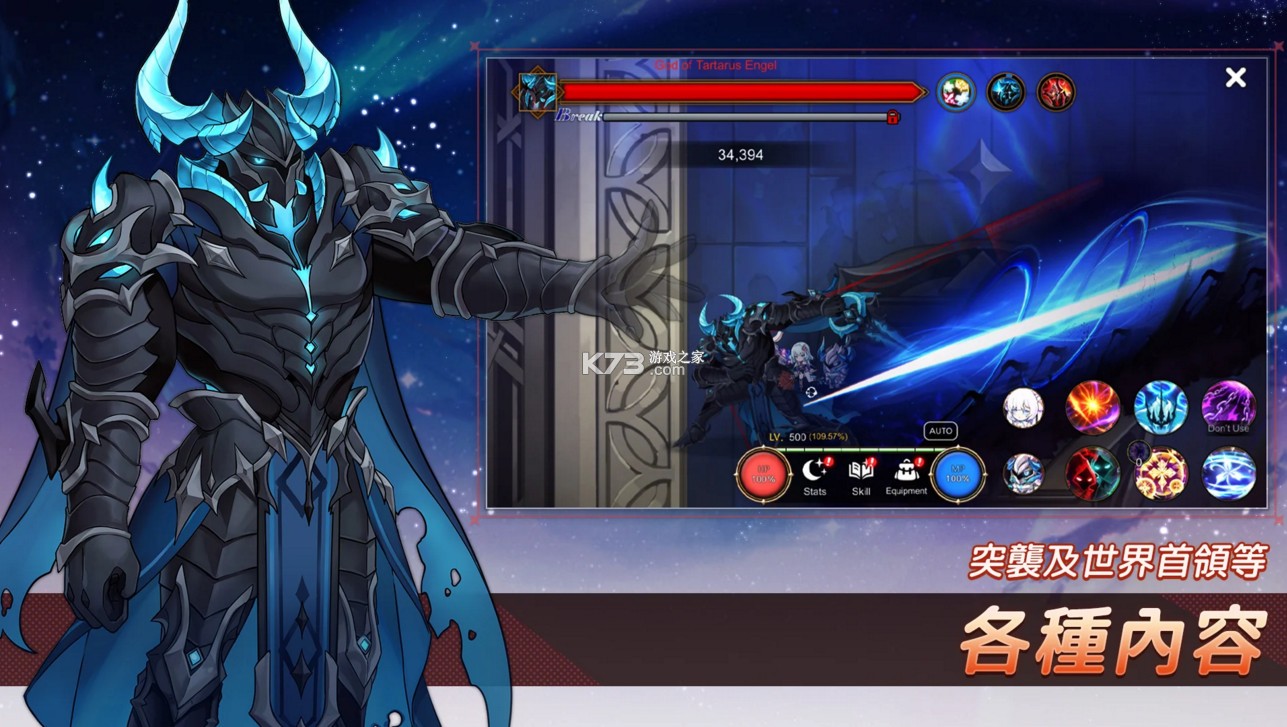Open the Stats menu
The image size is (1287, 727).
pyautogui.click(x=815, y=474)
